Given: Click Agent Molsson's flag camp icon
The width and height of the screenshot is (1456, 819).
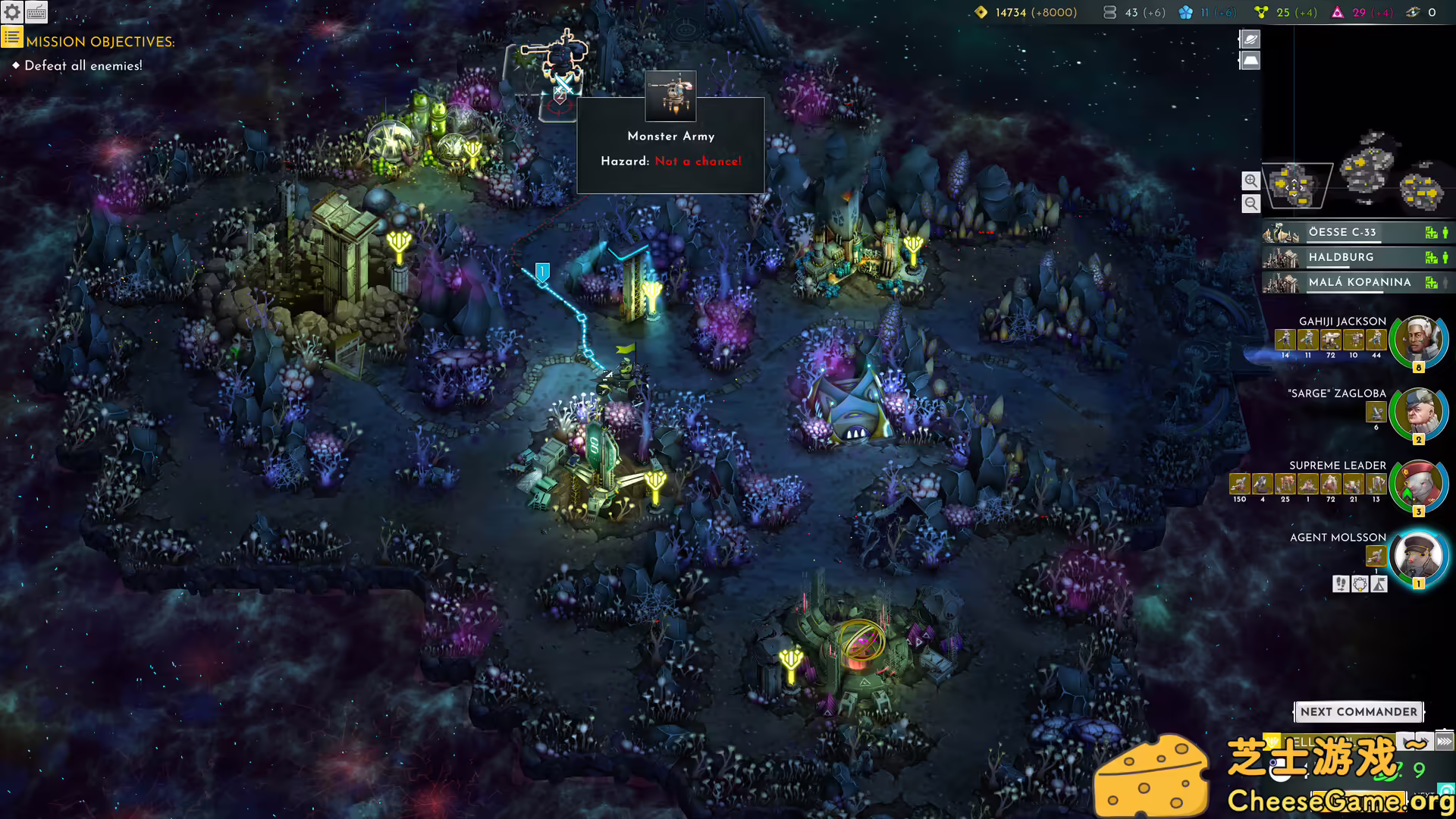Looking at the screenshot, I should [1379, 584].
